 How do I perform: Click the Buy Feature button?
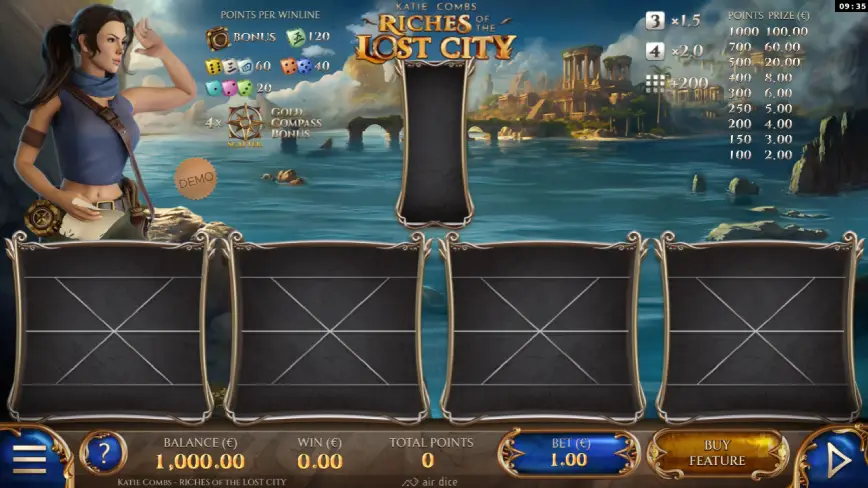717,453
